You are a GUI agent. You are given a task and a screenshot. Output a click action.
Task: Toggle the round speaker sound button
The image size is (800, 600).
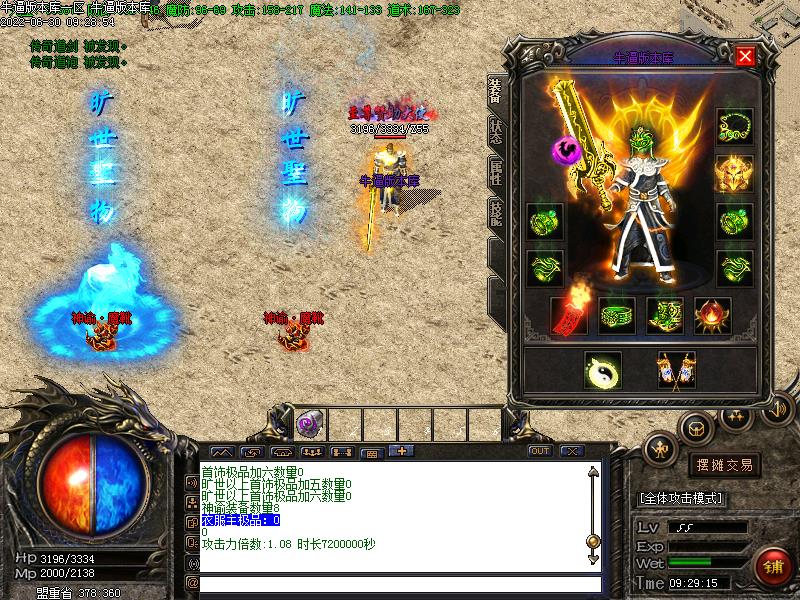click(x=775, y=408)
